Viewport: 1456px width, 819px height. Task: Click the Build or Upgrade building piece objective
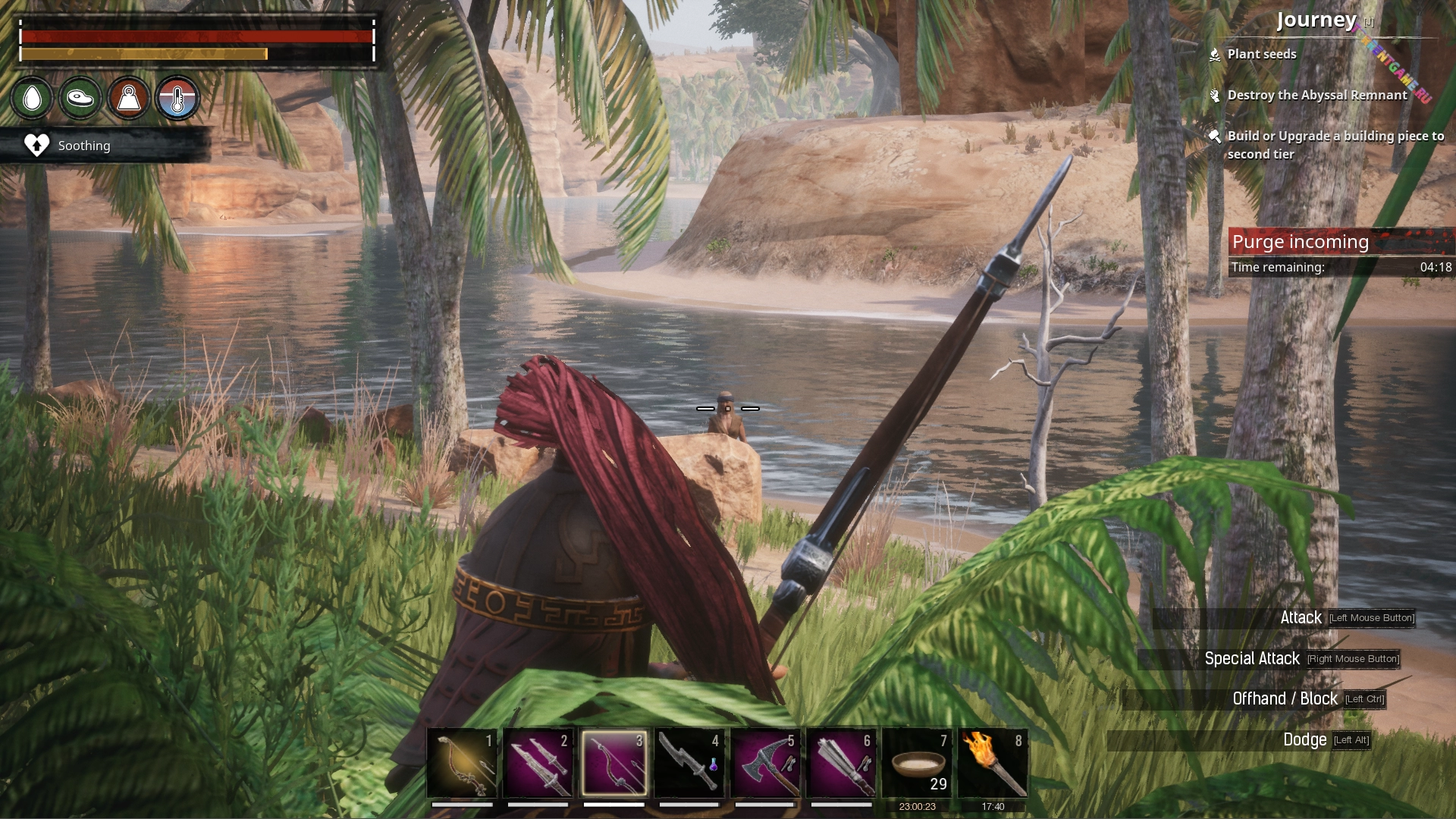tap(1335, 145)
